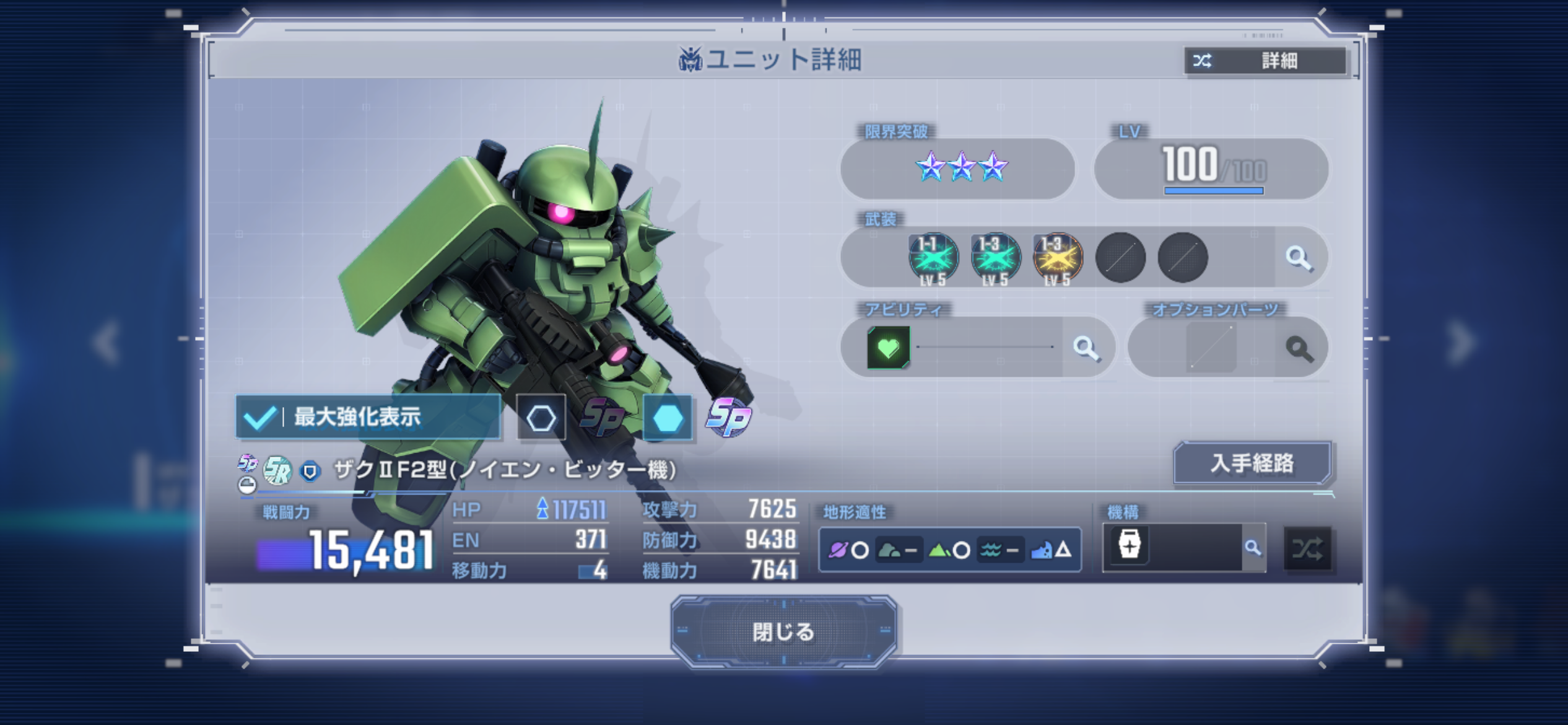Open the weapons 武装 magnifier

pos(1299,258)
